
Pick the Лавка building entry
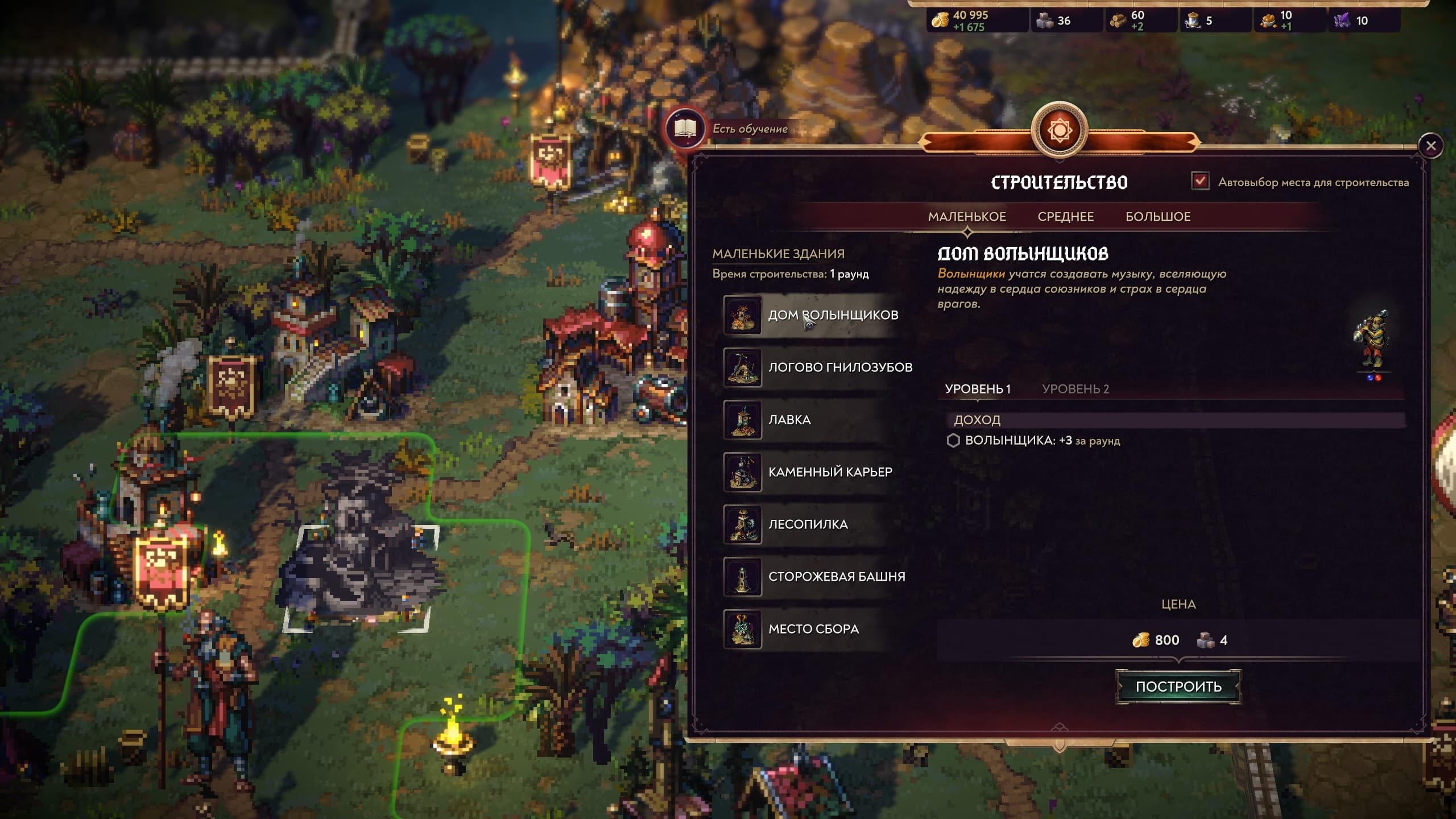789,420
